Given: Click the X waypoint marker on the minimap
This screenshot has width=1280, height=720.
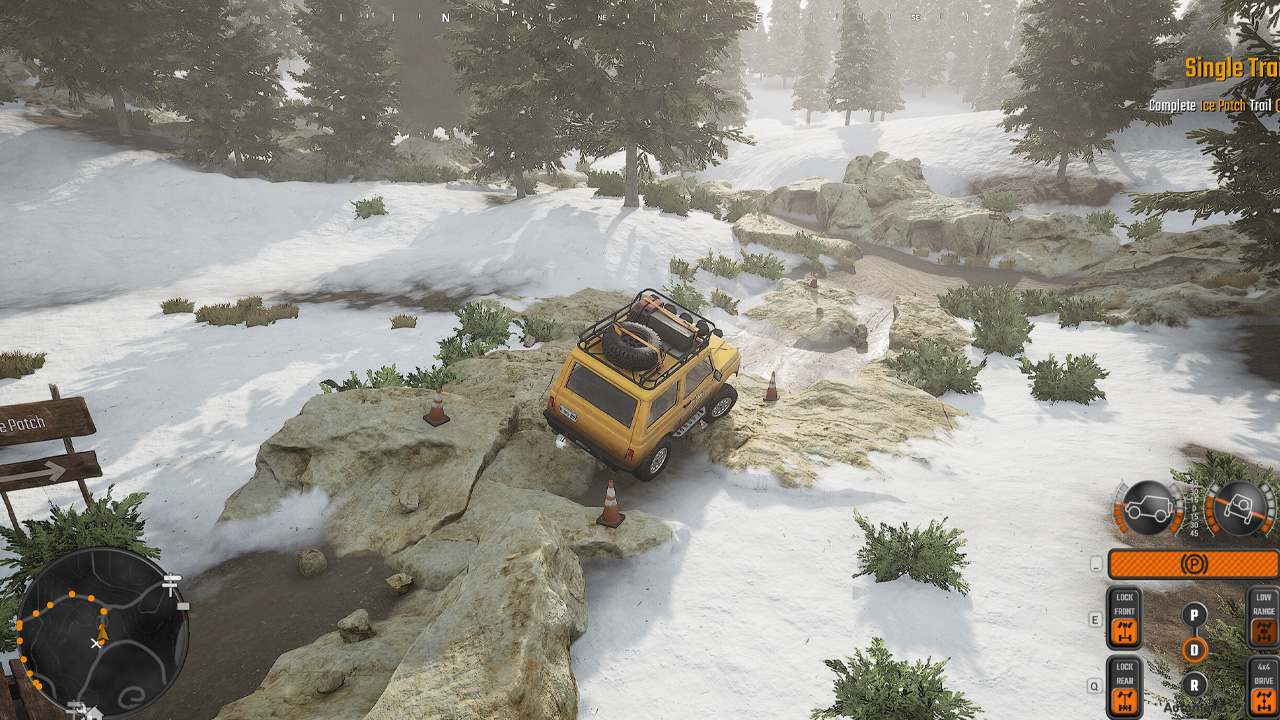Looking at the screenshot, I should [97, 643].
